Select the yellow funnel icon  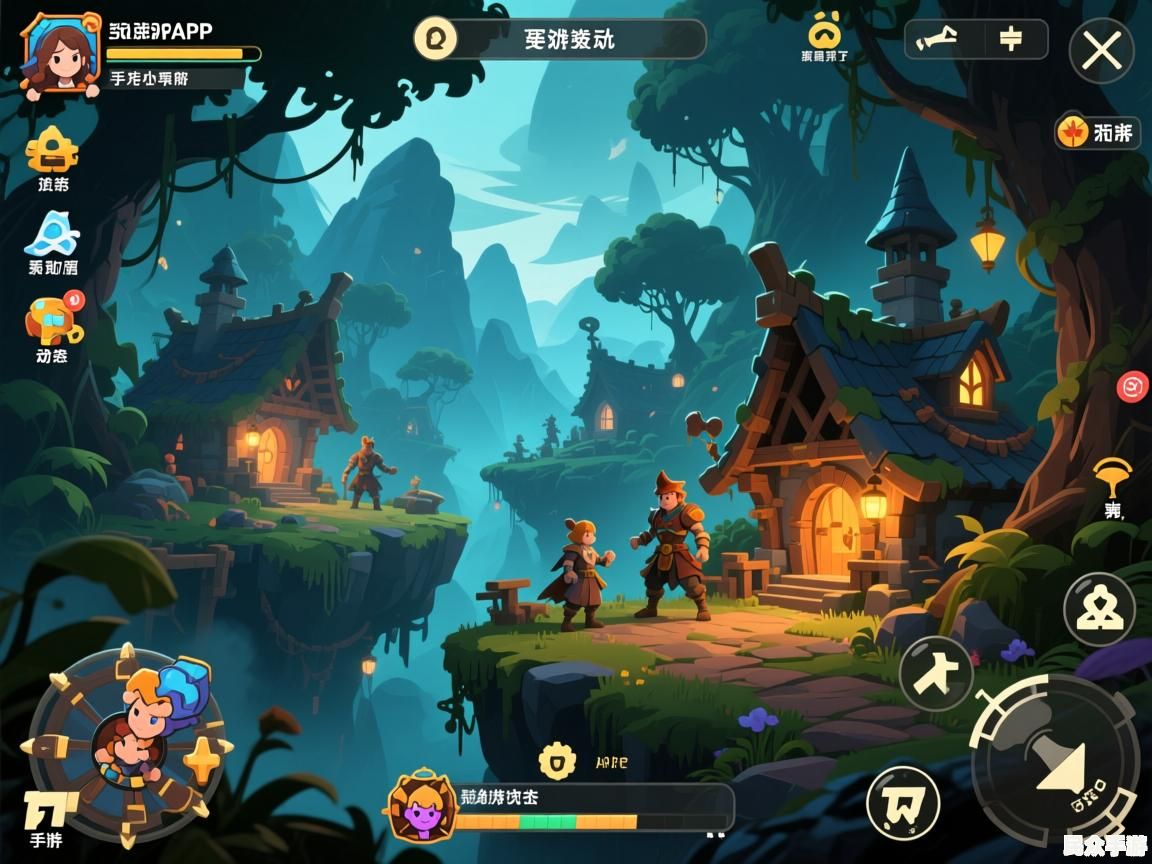pos(1112,477)
